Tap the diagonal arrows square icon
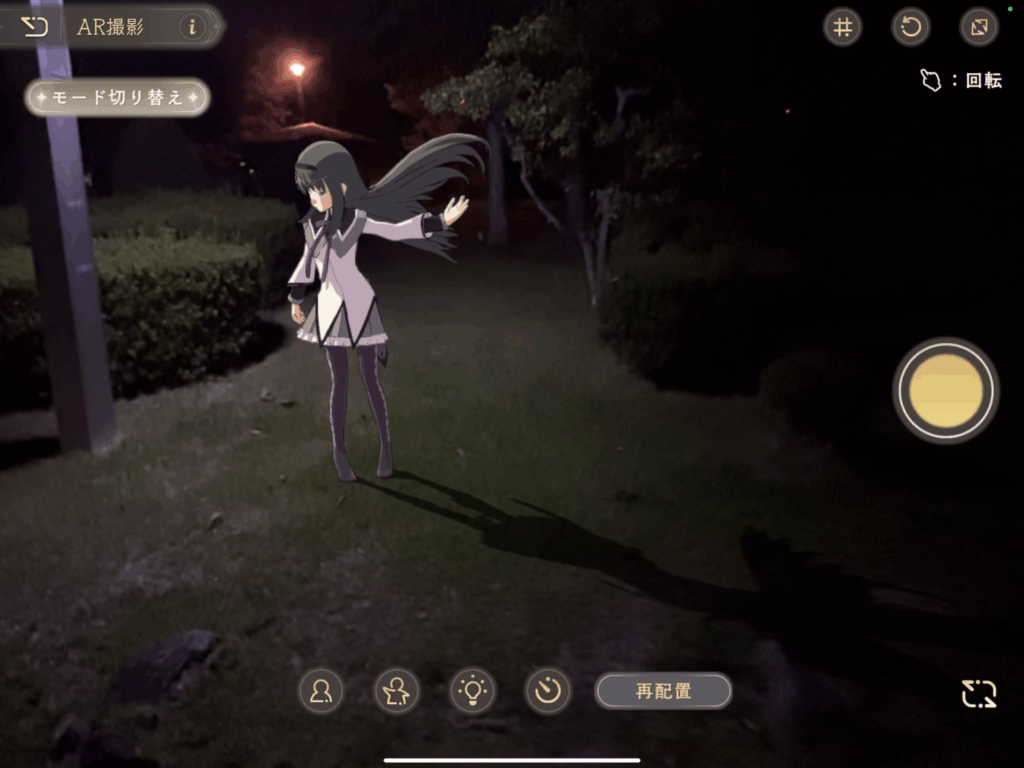 click(x=979, y=27)
